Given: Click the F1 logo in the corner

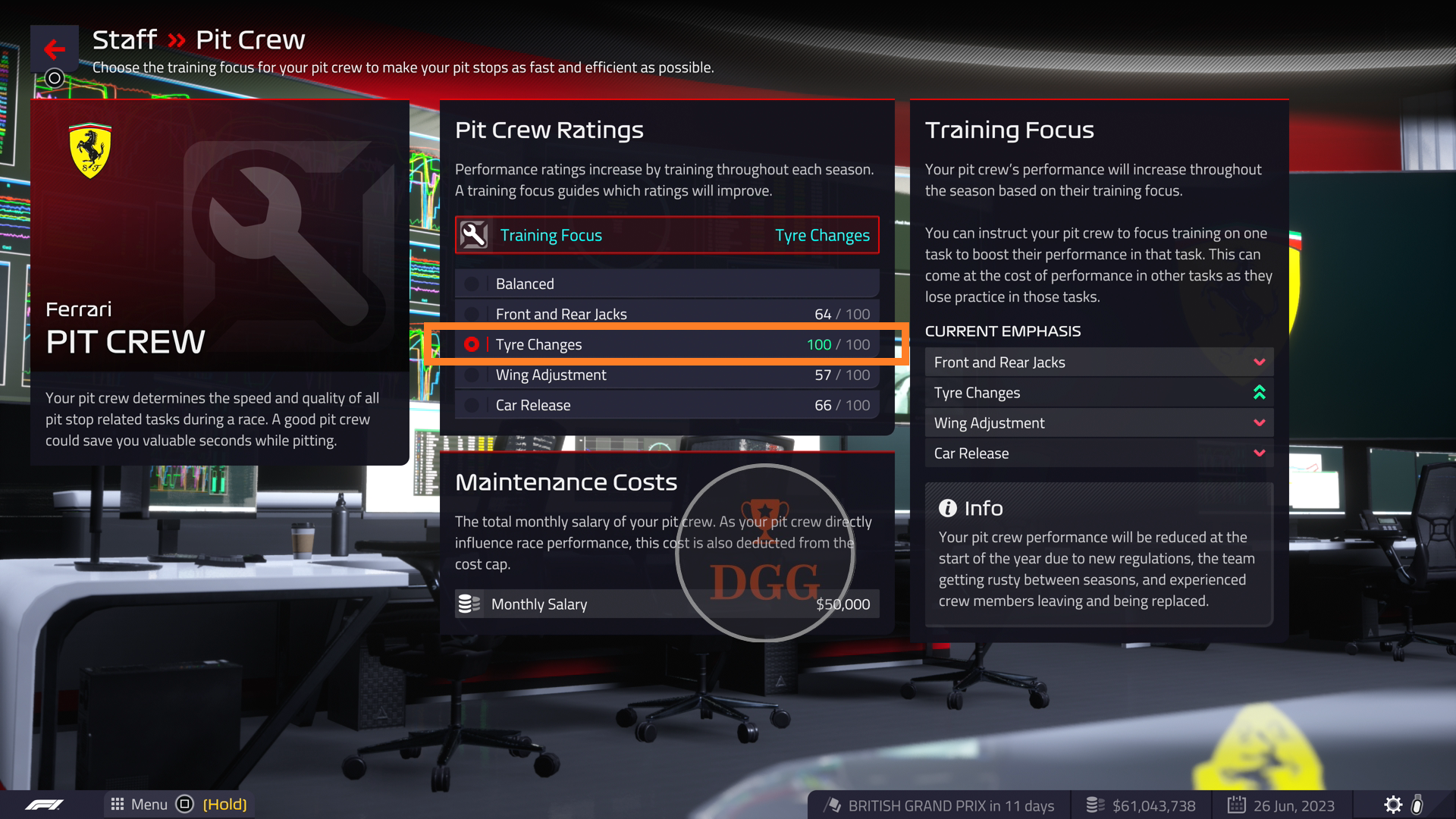Looking at the screenshot, I should point(44,805).
